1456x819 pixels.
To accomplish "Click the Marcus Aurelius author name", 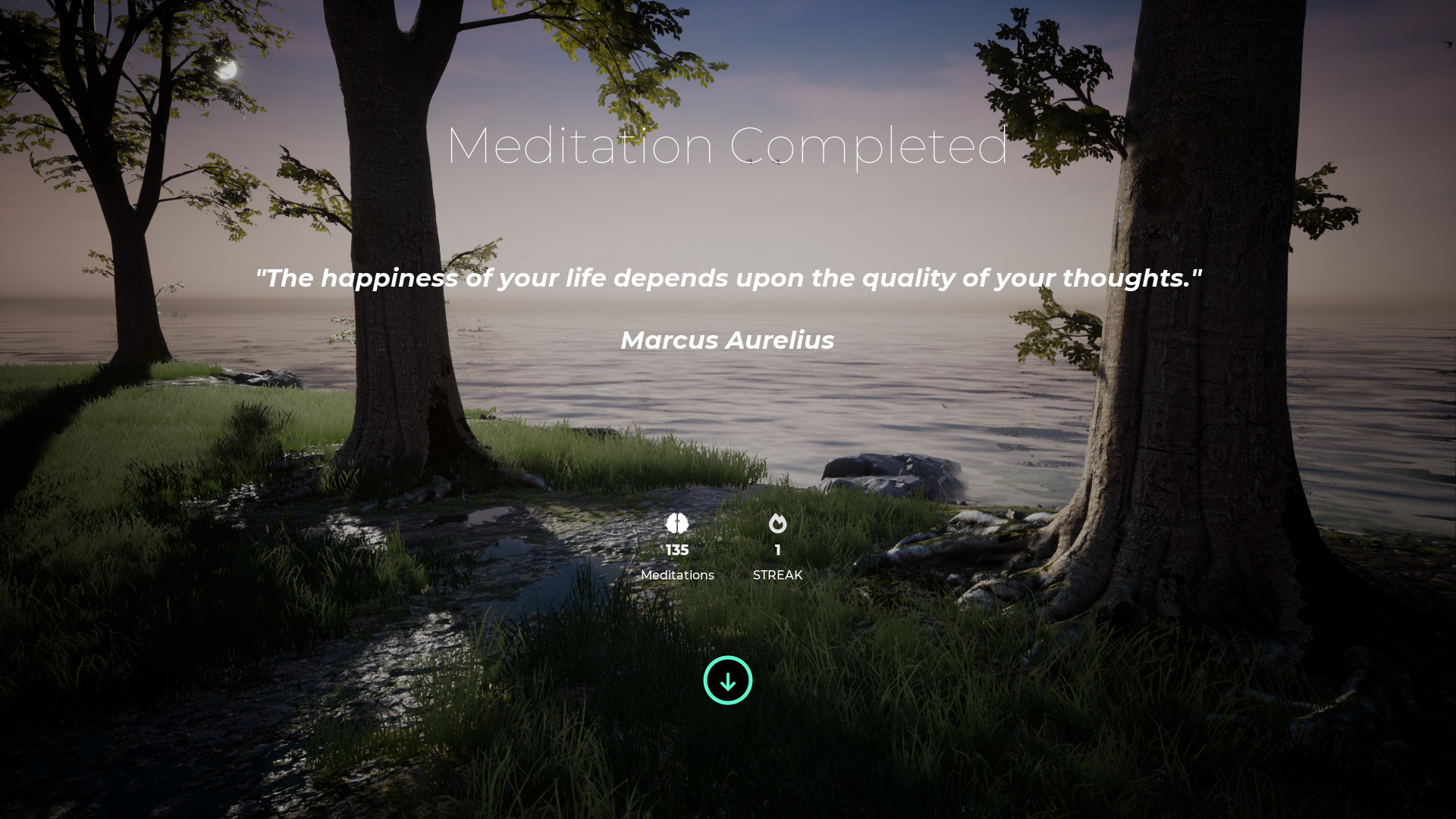I will (x=727, y=340).
